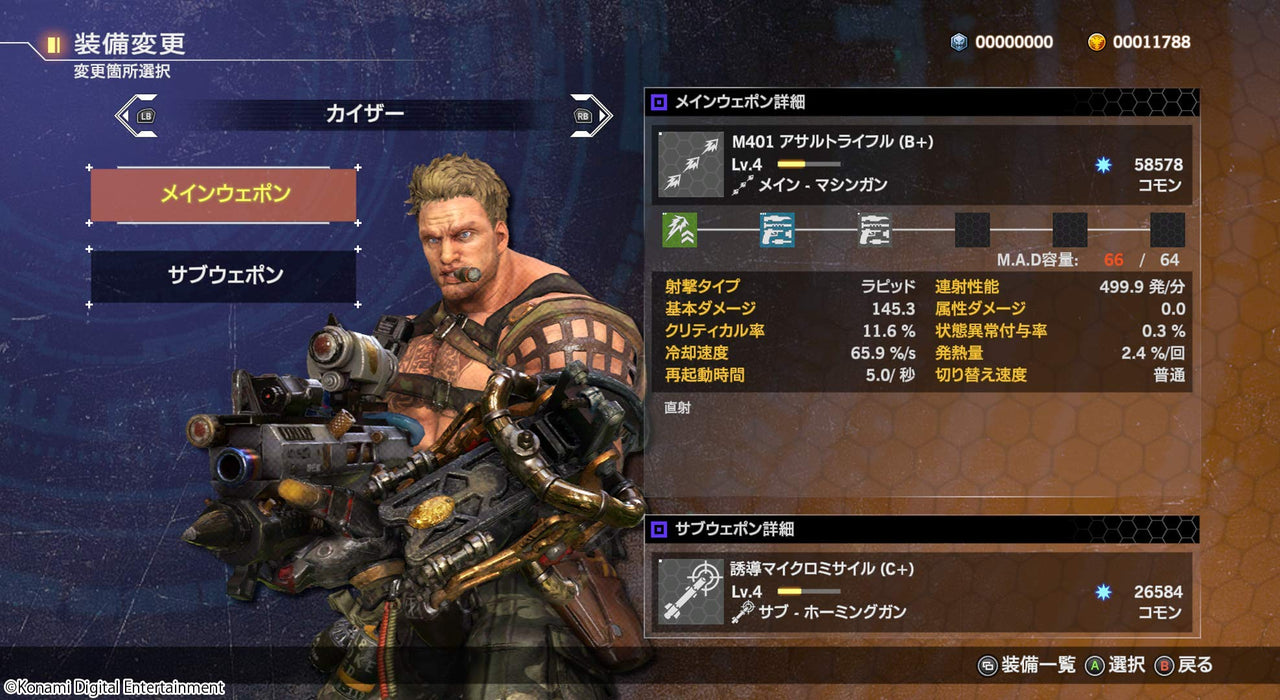Select the メインウェポン menu entry
This screenshot has width=1280, height=700.
click(223, 194)
